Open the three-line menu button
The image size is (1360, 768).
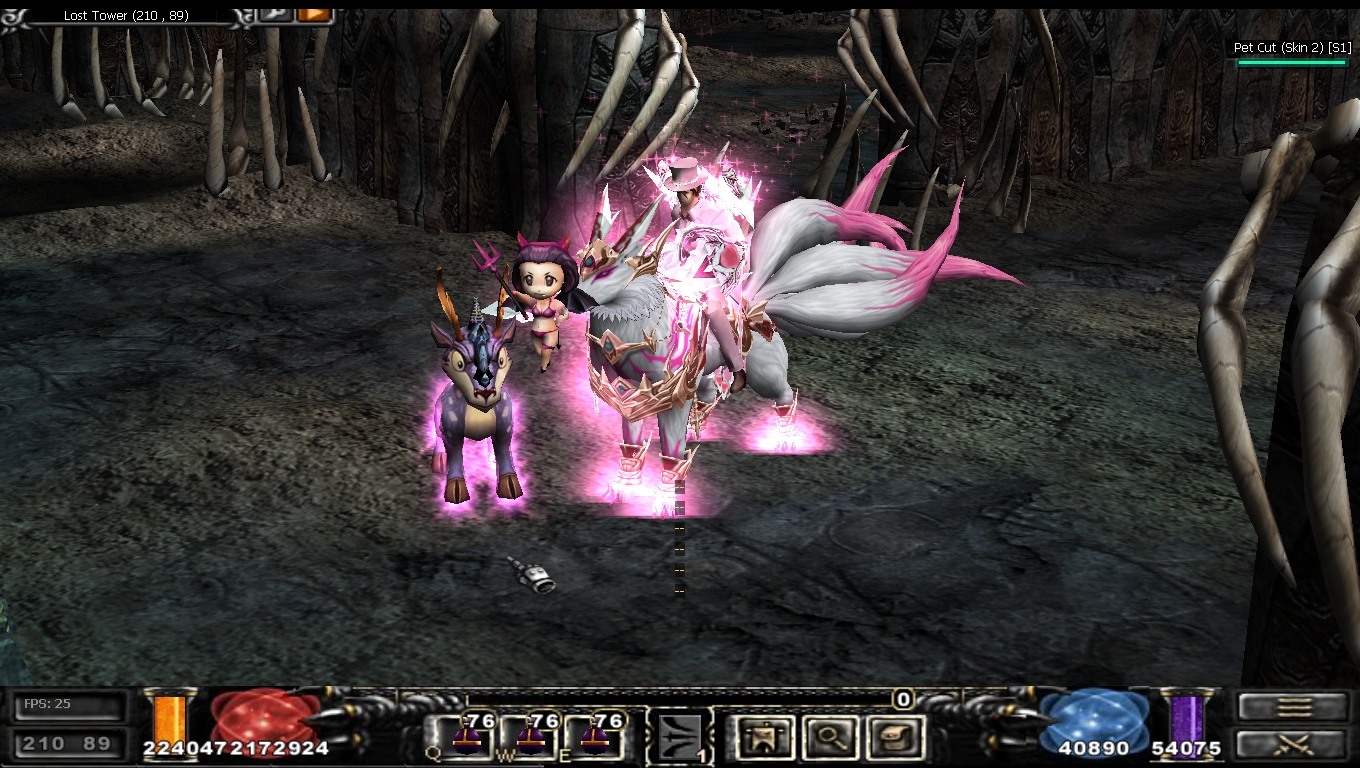[1294, 707]
